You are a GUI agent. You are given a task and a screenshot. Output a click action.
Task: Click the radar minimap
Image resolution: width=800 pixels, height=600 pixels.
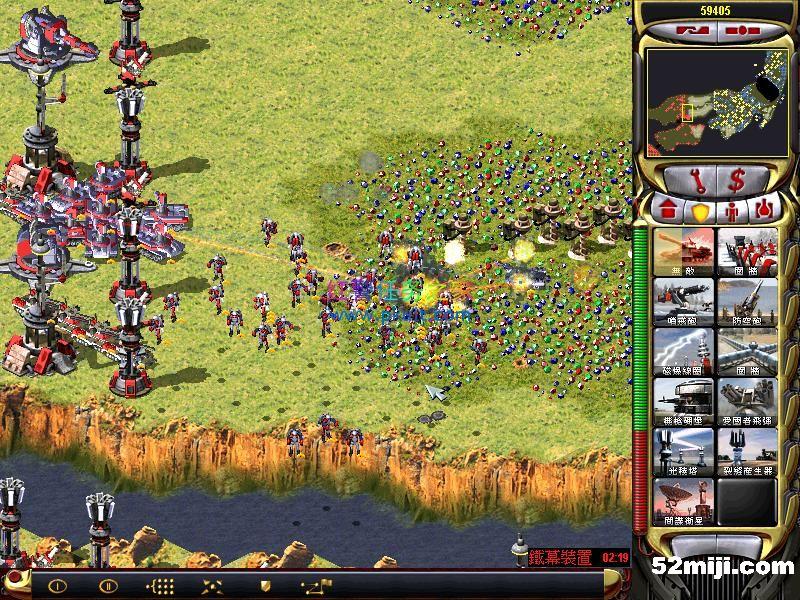coord(710,98)
